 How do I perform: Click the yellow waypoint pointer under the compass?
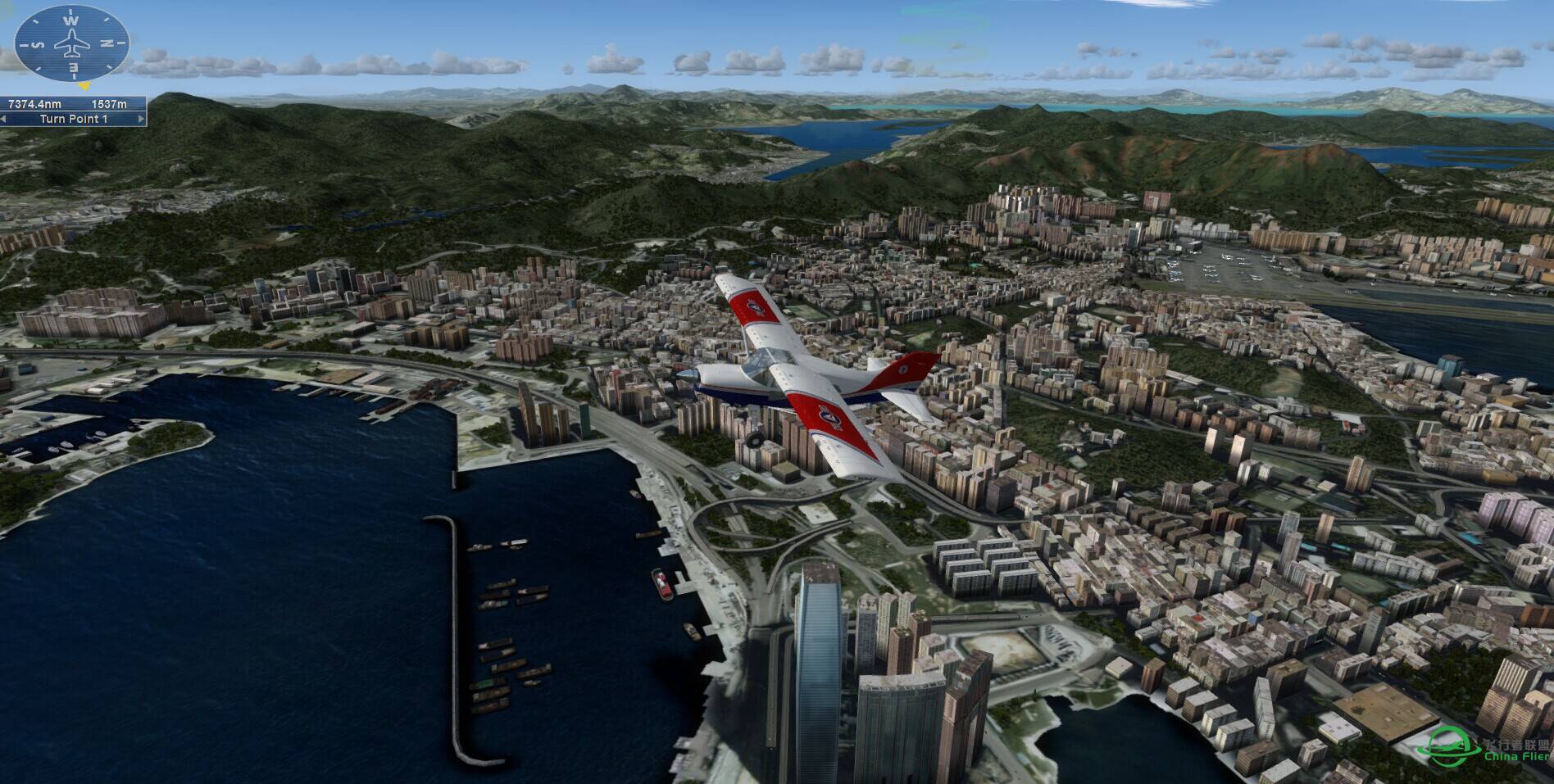pyautogui.click(x=84, y=85)
